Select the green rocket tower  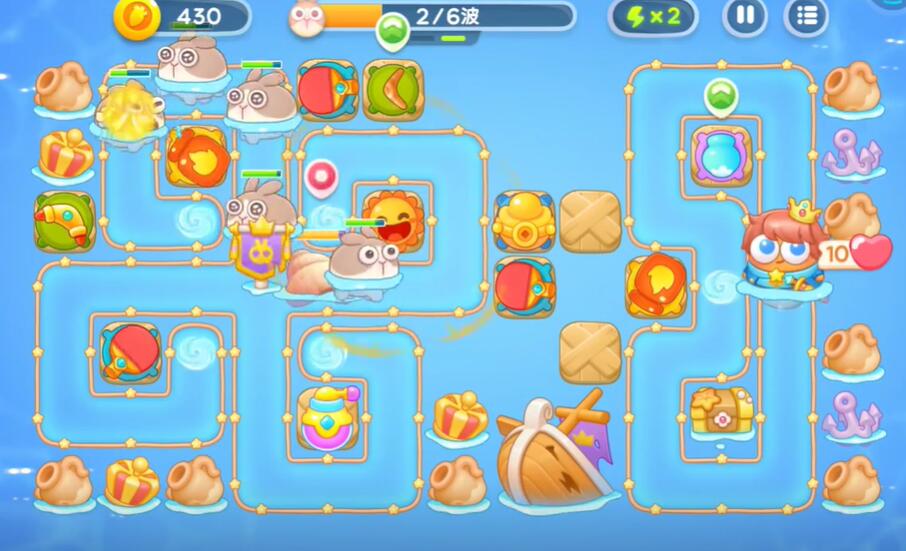(x=64, y=221)
